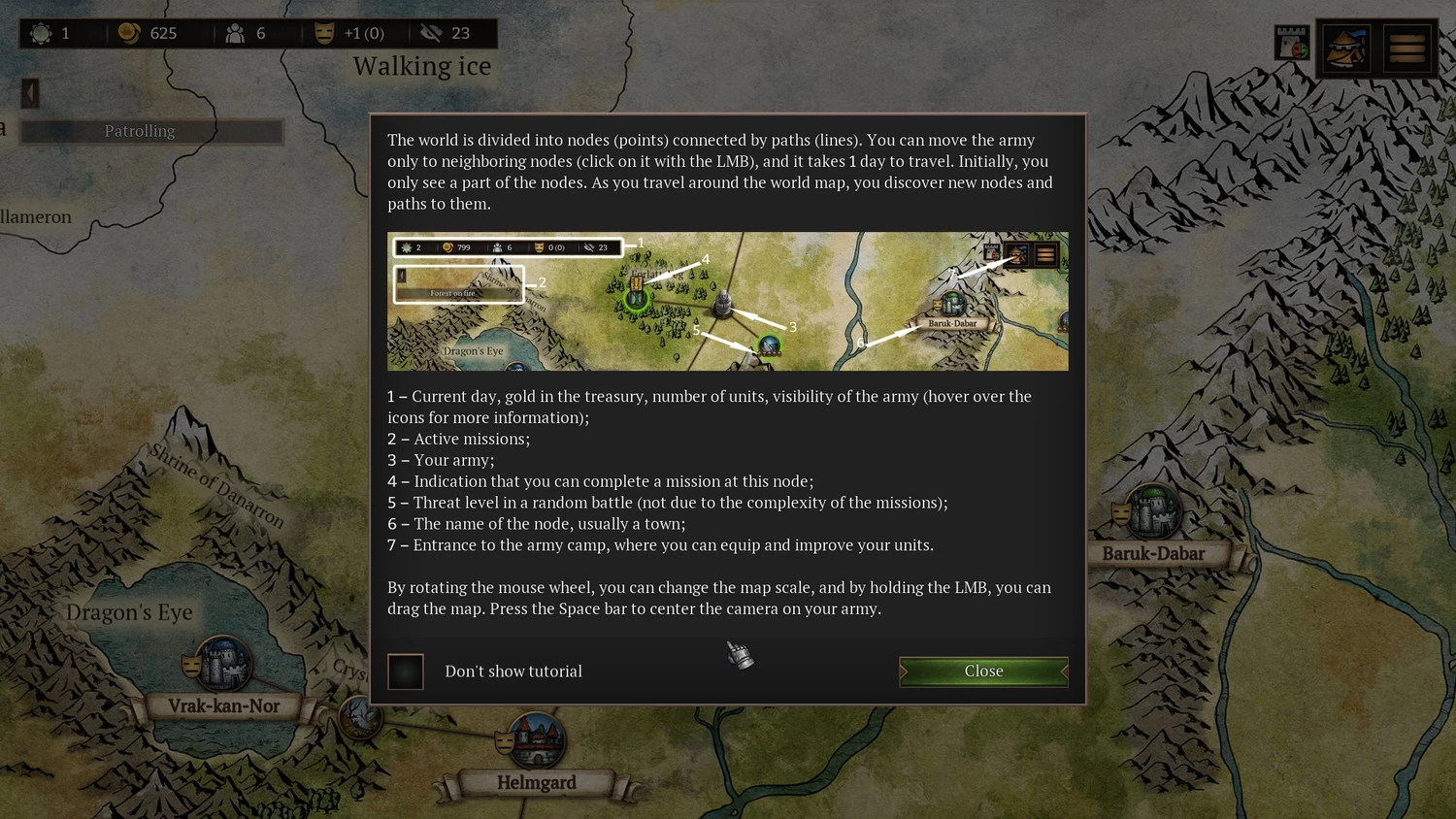The height and width of the screenshot is (819, 1456).
Task: Open the army camp tent icon
Action: point(1346,47)
